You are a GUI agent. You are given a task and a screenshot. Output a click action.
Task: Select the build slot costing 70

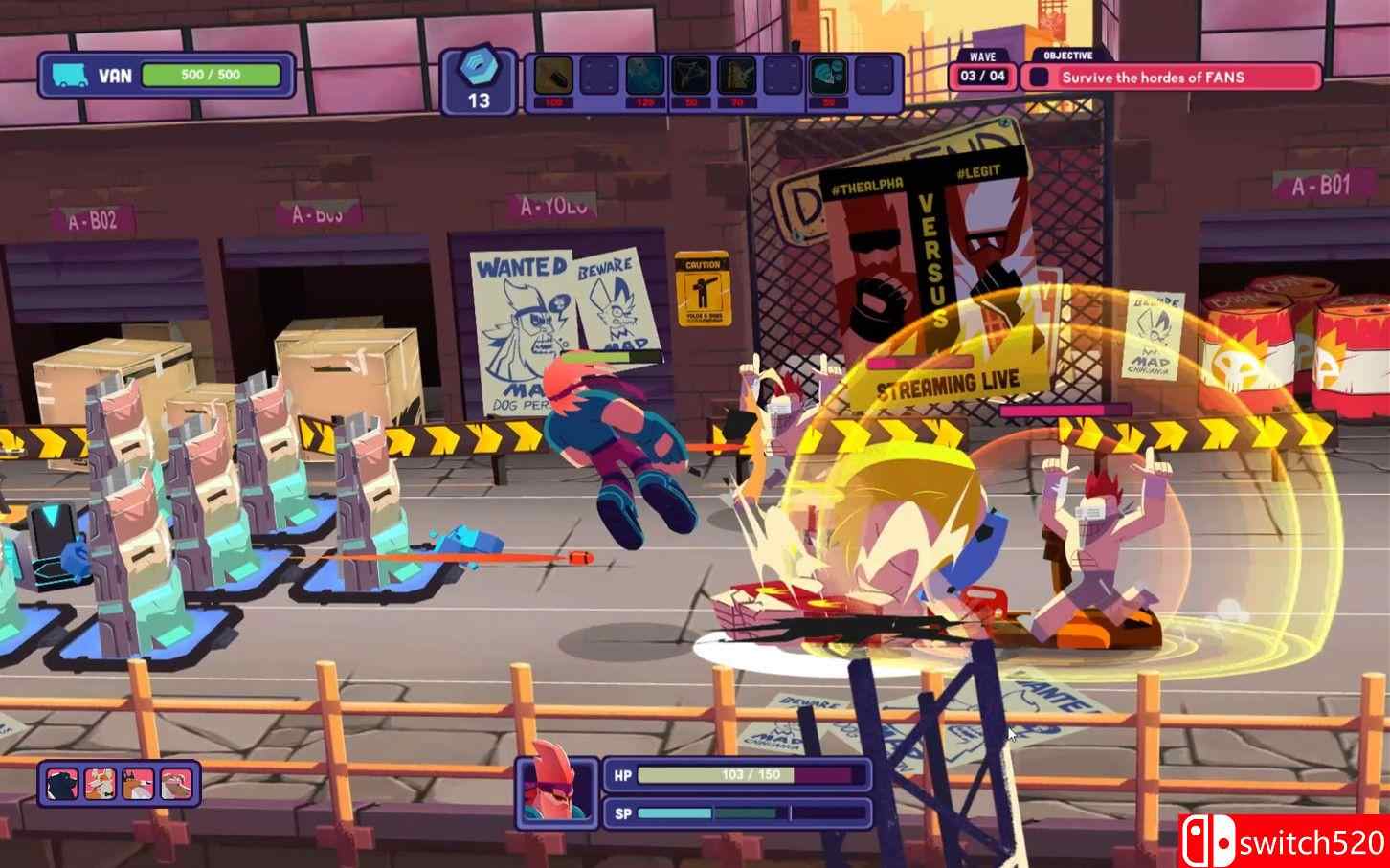(737, 76)
